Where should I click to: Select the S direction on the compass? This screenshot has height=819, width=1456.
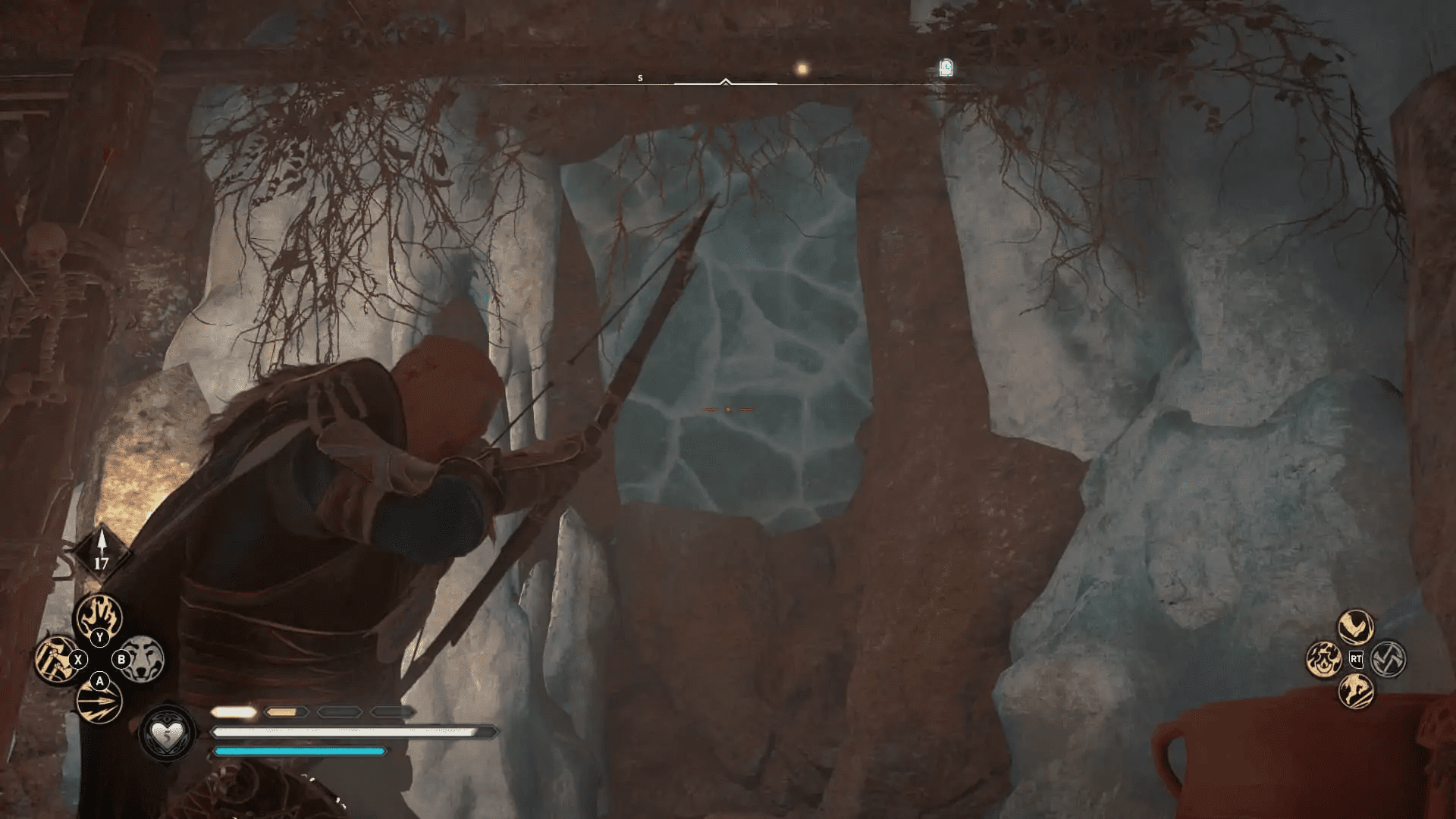click(639, 77)
